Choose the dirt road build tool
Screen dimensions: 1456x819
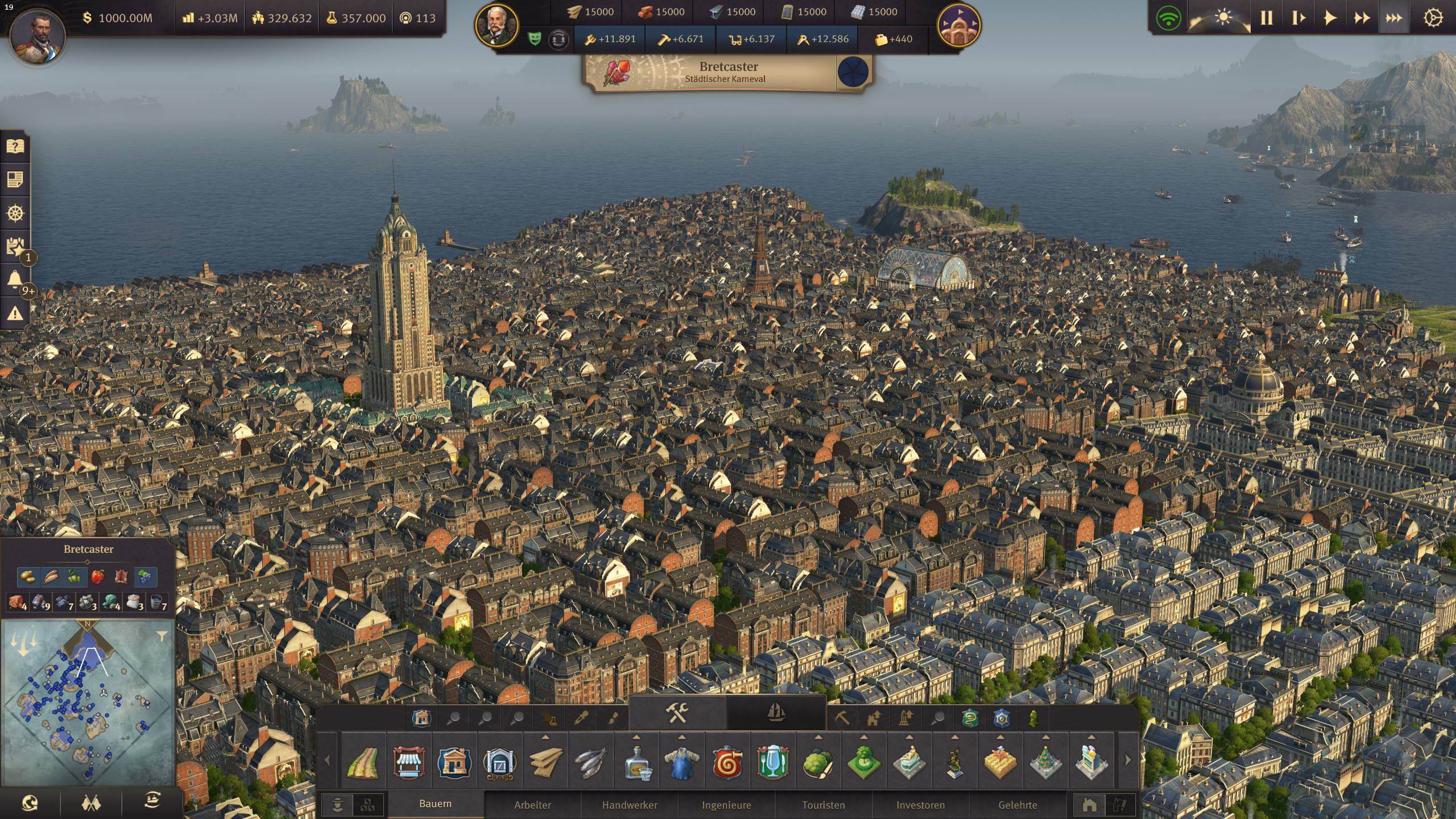click(363, 761)
